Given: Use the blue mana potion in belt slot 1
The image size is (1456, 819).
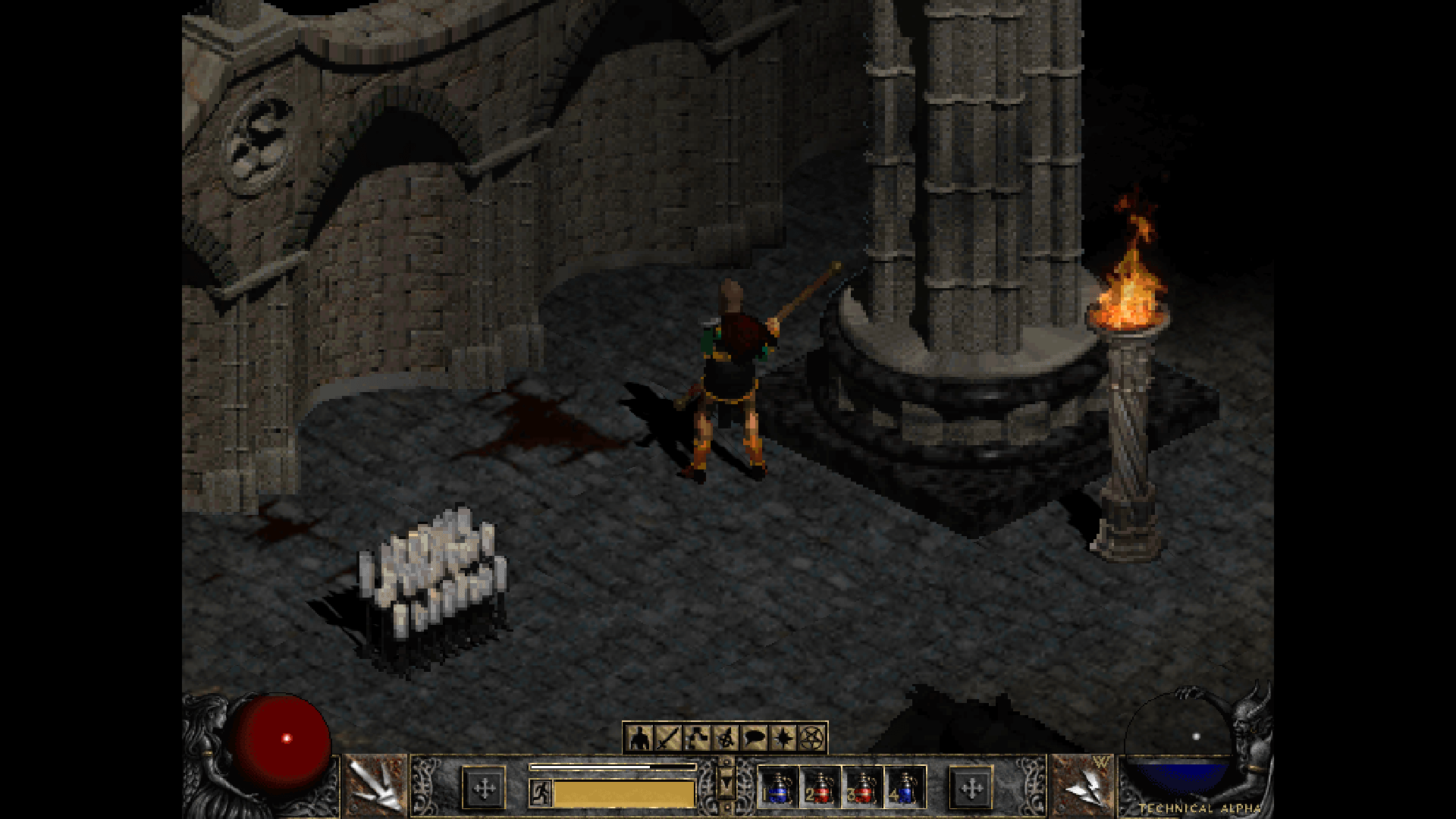Looking at the screenshot, I should coord(777,788).
